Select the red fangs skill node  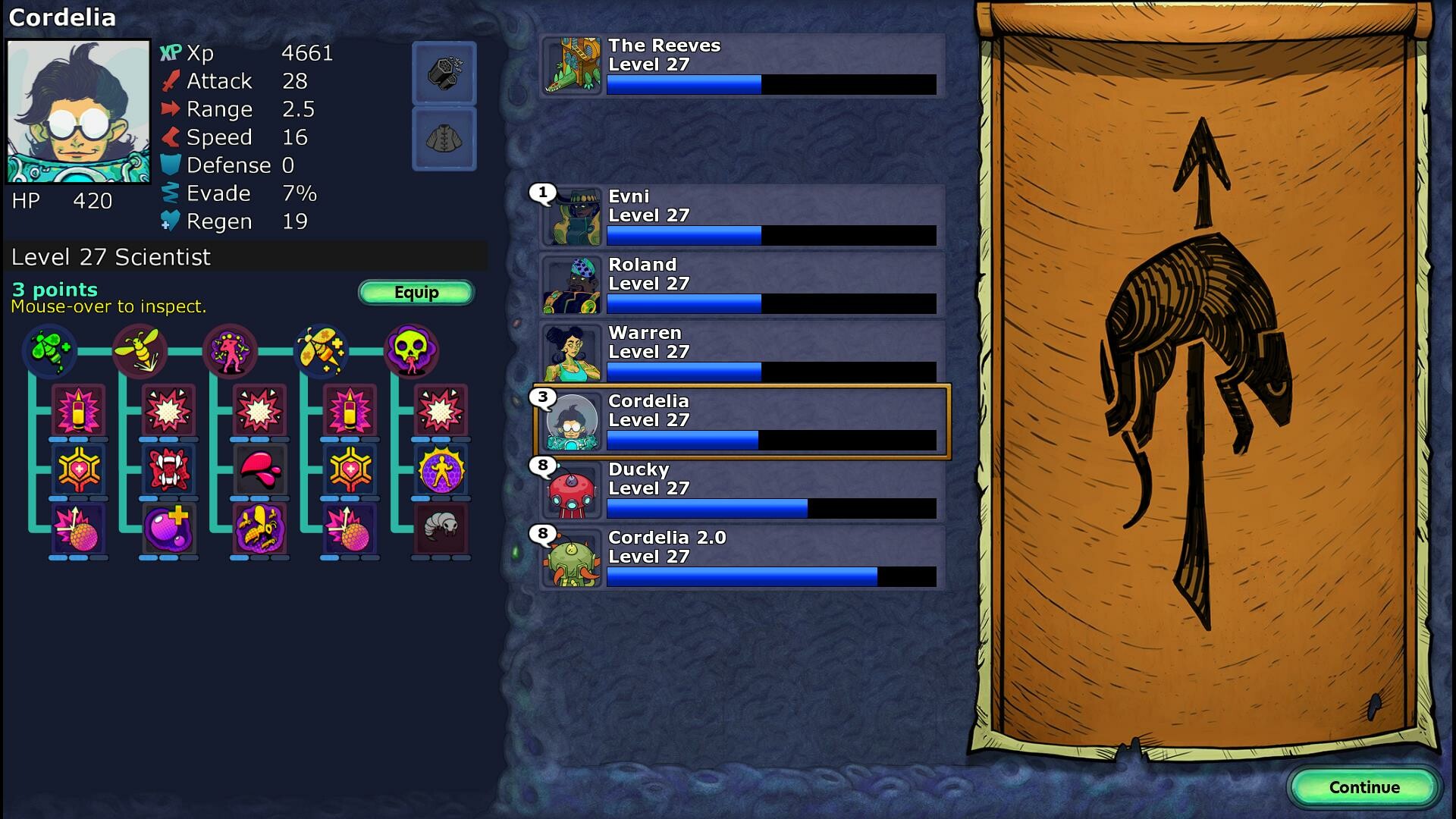tap(167, 470)
